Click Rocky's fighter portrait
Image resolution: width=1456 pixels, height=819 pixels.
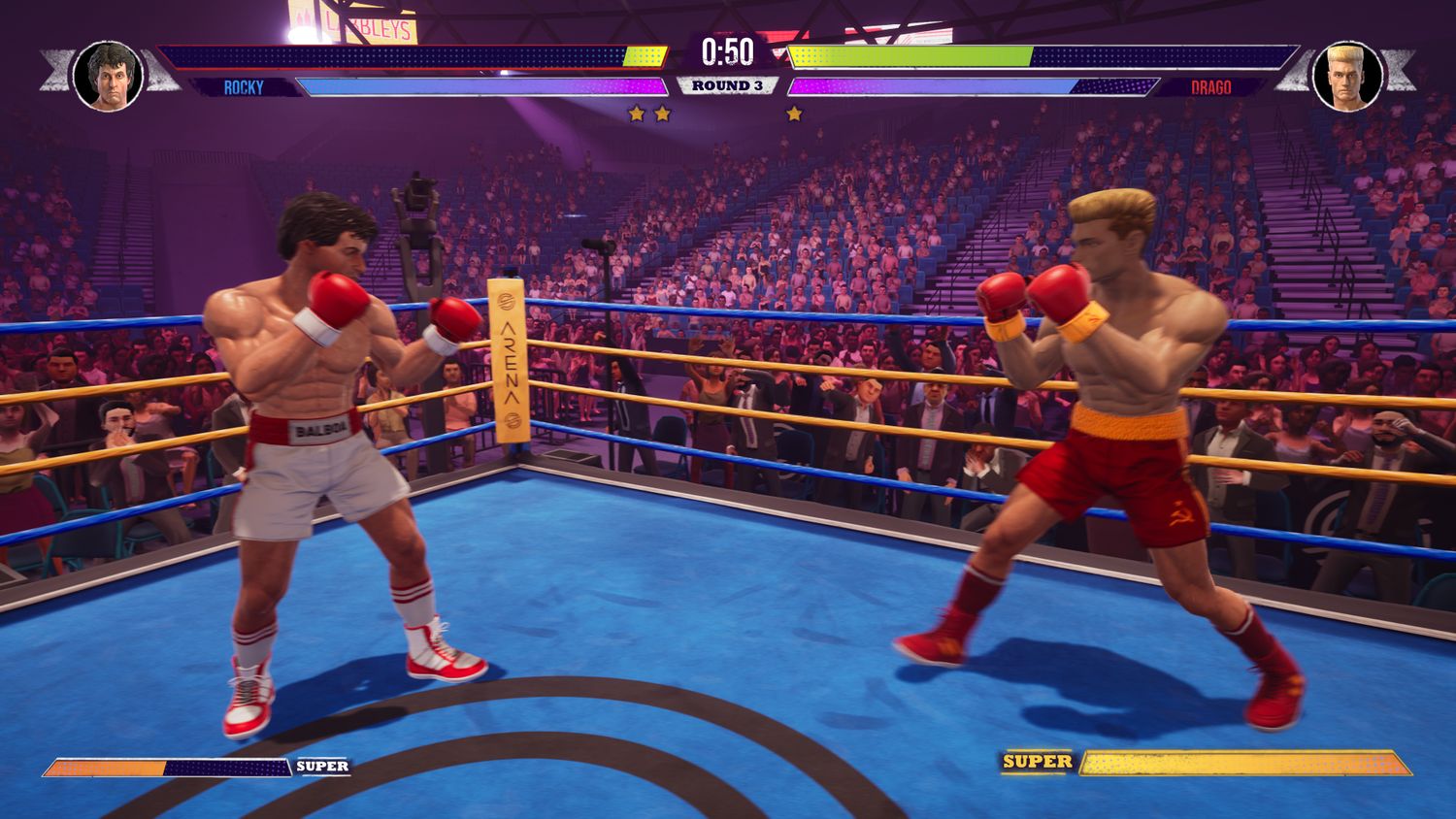tap(108, 76)
